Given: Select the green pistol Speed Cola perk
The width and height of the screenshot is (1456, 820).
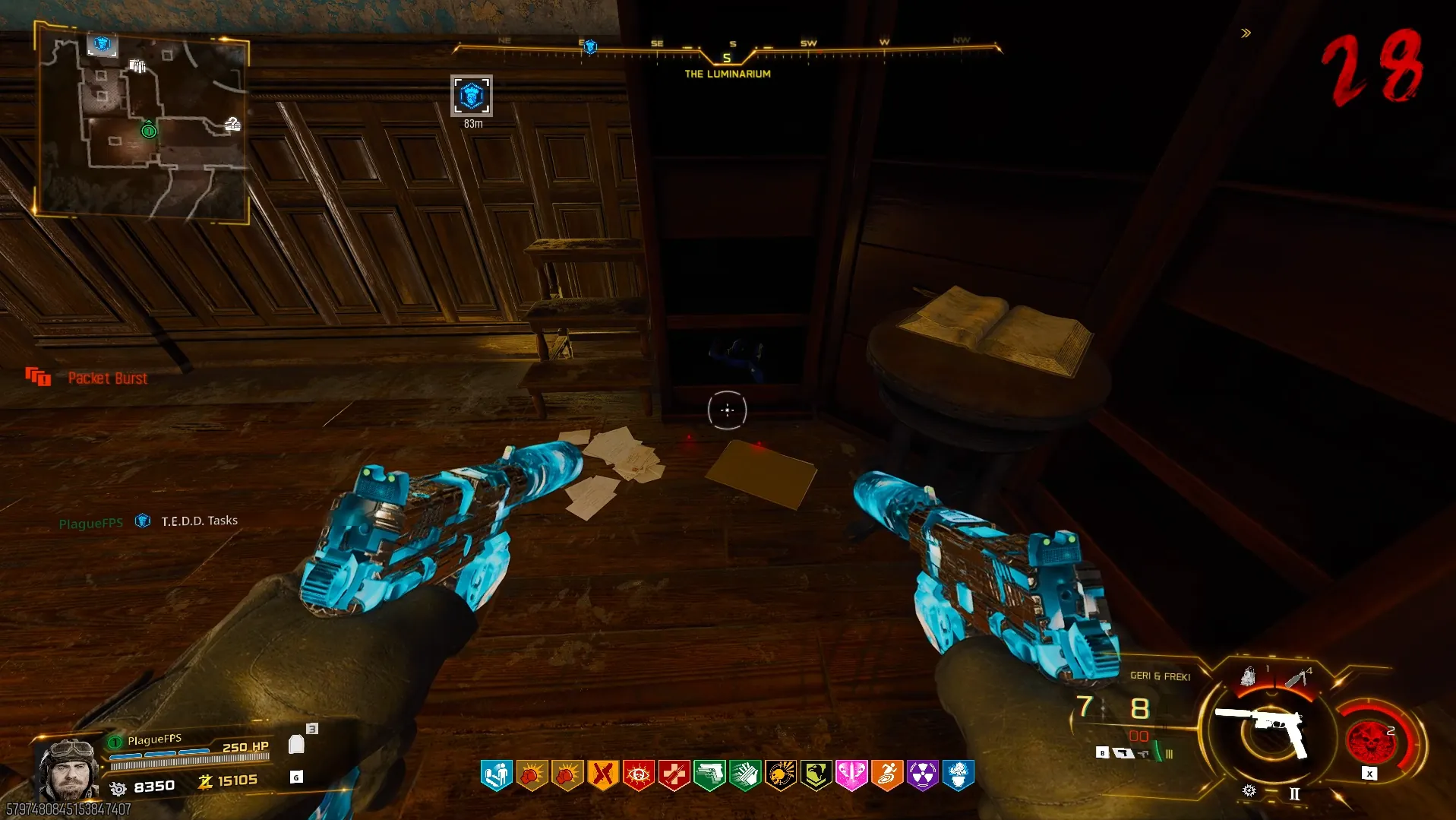Looking at the screenshot, I should (709, 775).
